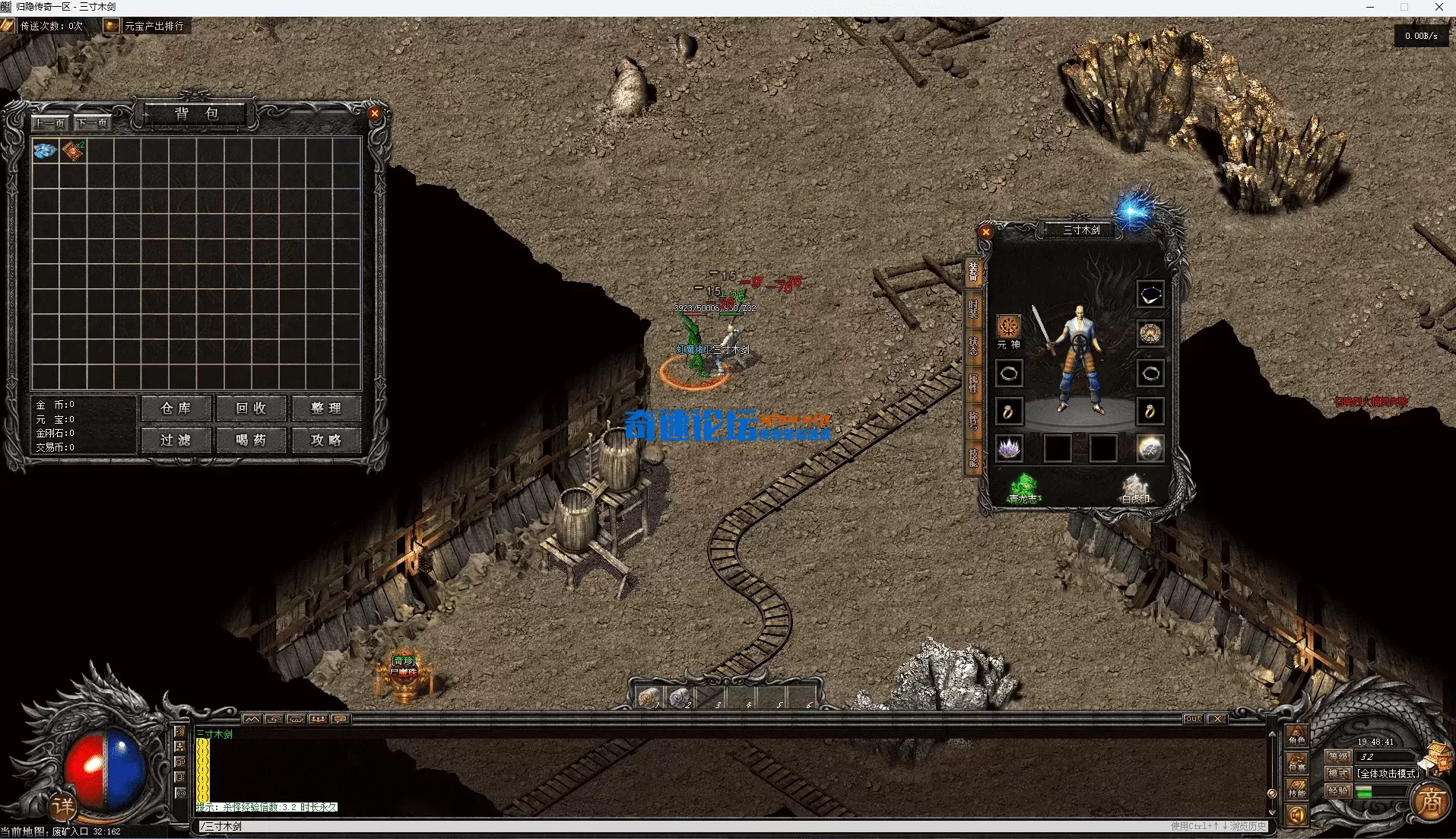This screenshot has width=1456, height=839.
Task: Open the 过滤 filter option
Action: pos(176,440)
